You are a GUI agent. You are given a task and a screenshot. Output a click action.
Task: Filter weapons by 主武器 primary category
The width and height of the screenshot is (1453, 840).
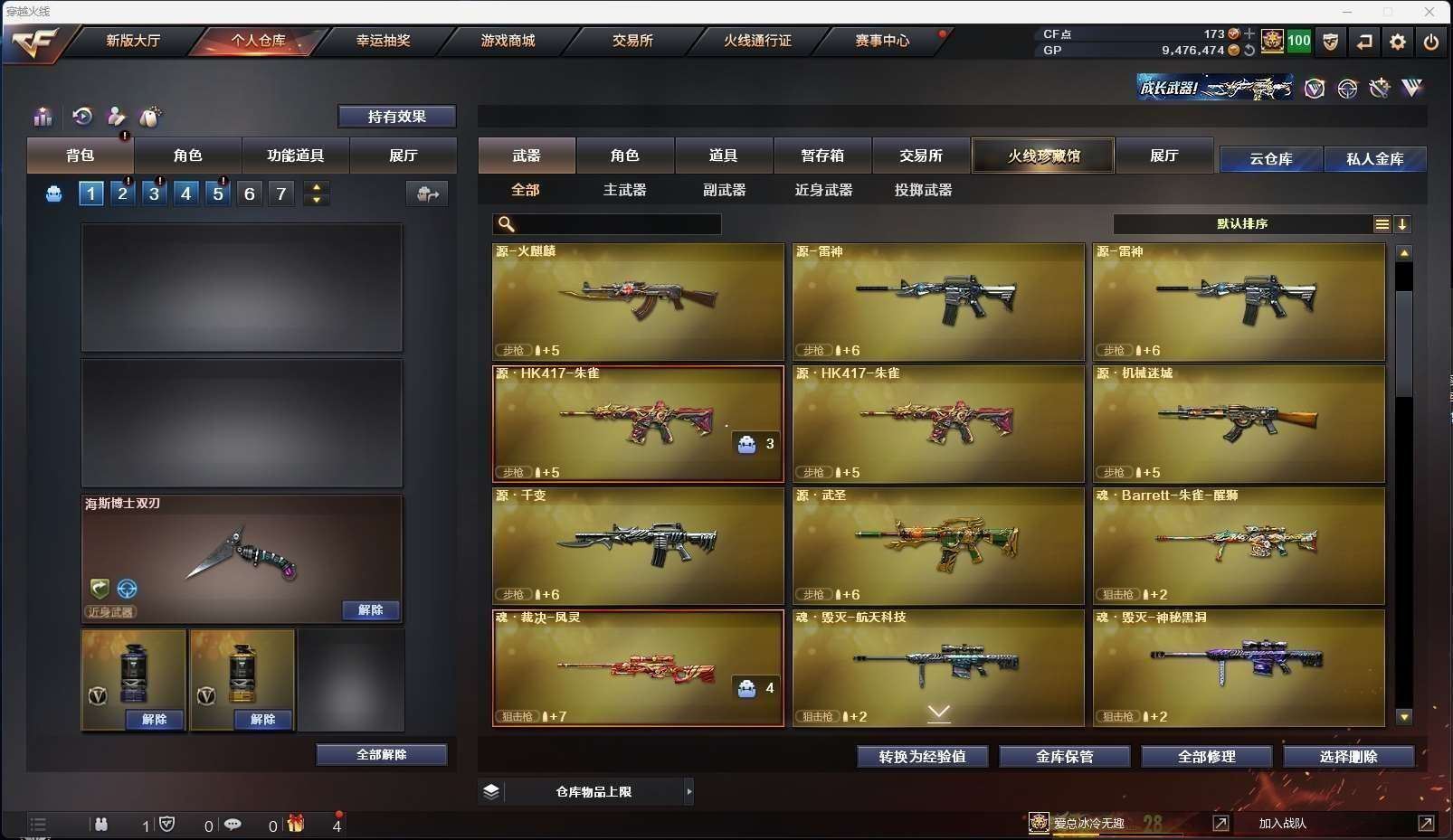coord(624,190)
